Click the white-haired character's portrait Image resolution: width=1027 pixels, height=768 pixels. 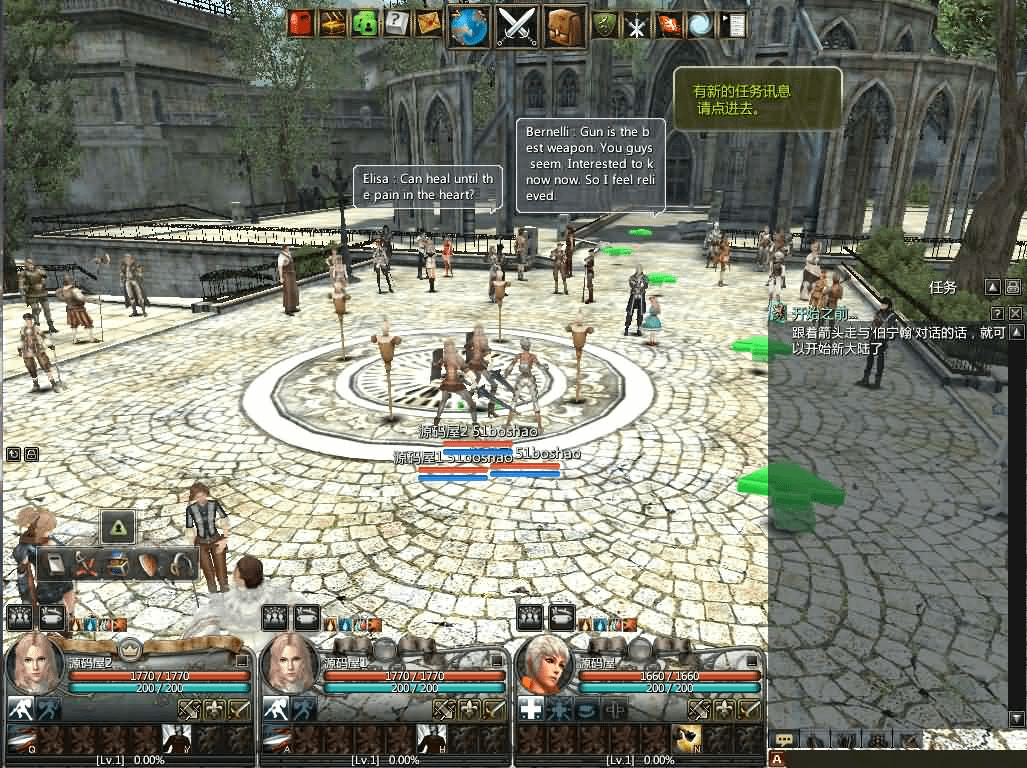tap(546, 662)
